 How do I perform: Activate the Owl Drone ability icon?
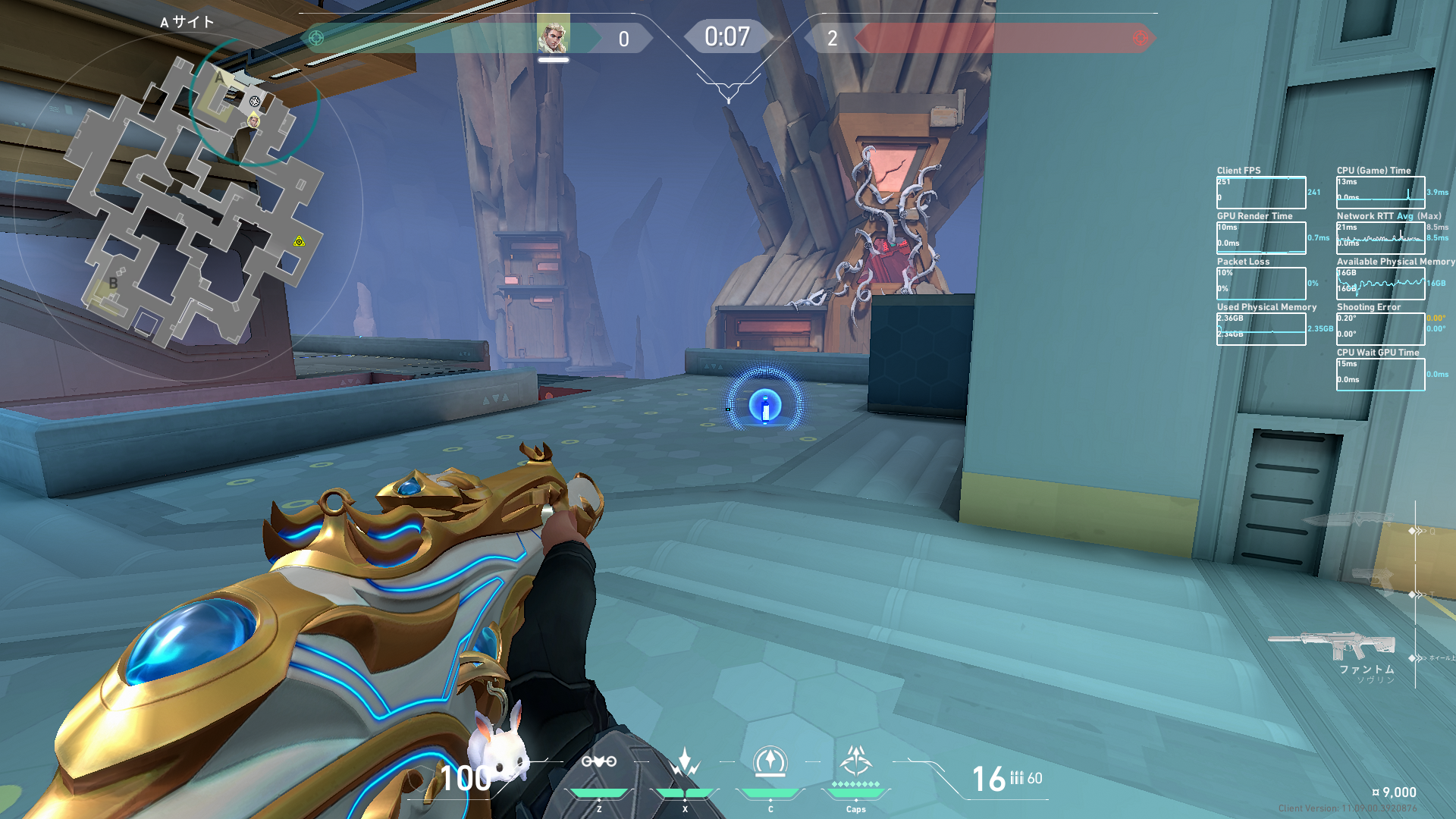pyautogui.click(x=598, y=762)
